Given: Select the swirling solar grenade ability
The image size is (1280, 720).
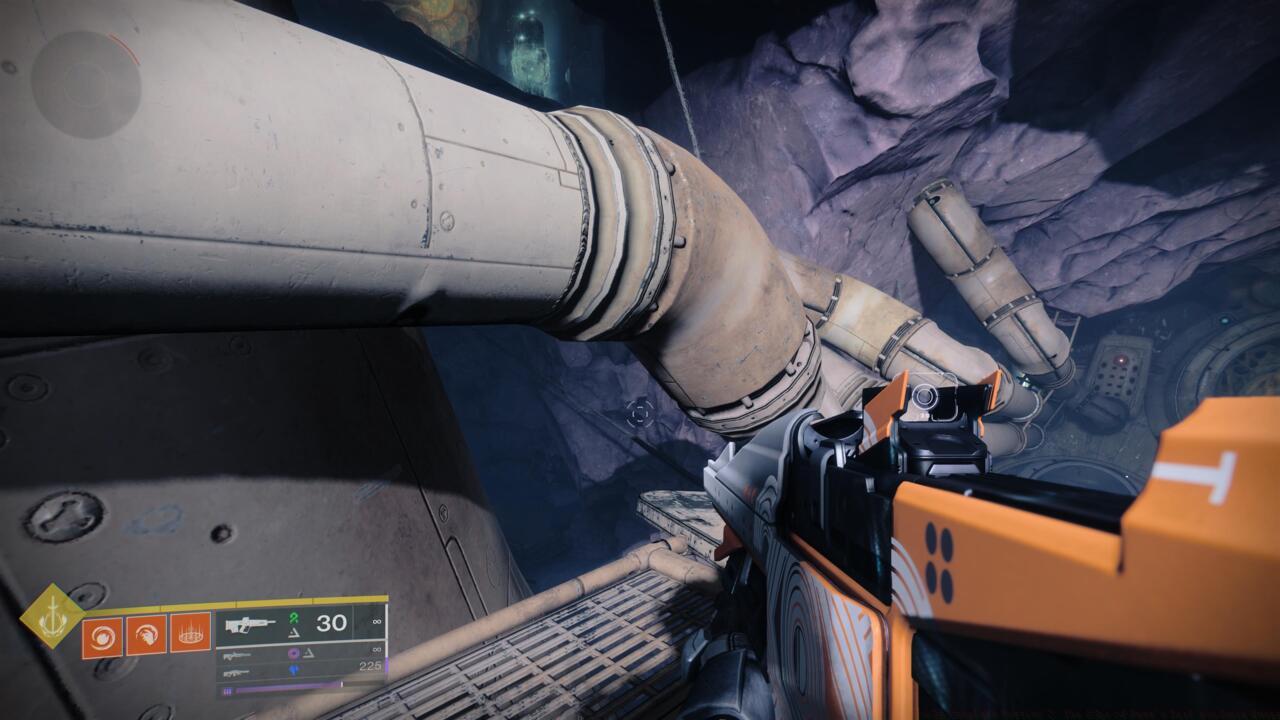Looking at the screenshot, I should click(102, 634).
